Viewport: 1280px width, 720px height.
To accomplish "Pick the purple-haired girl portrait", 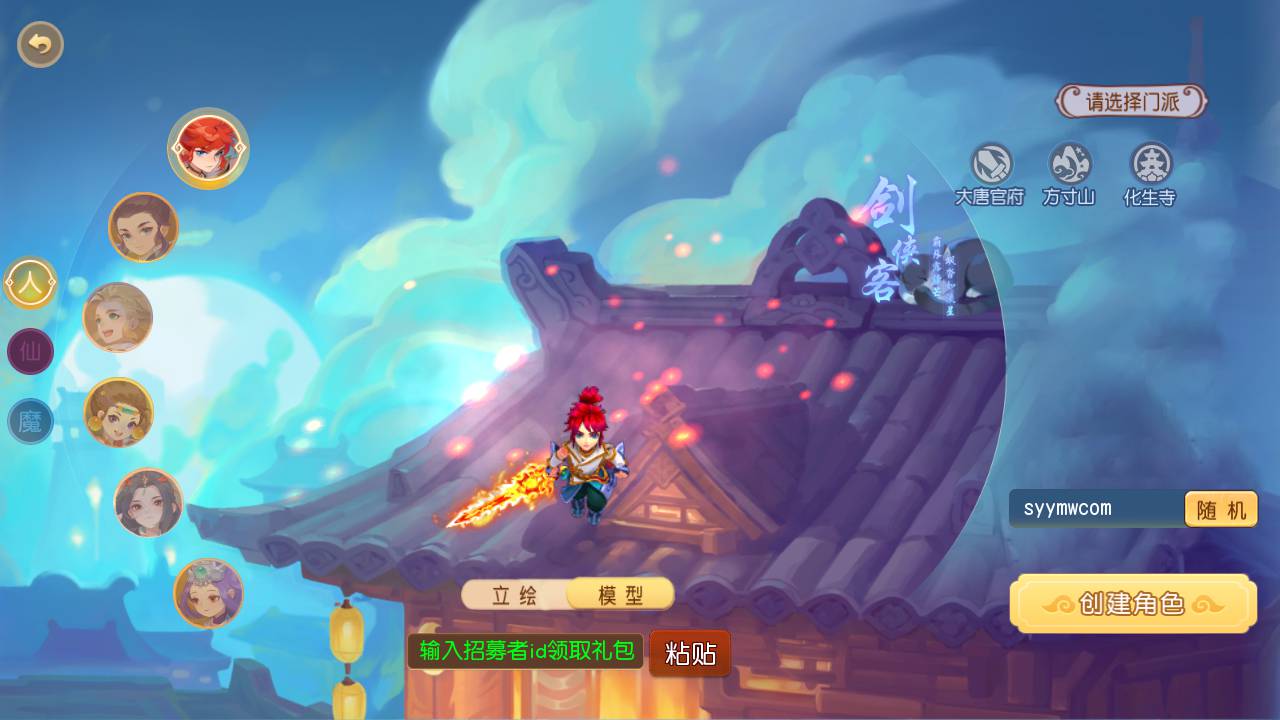I will pos(208,593).
